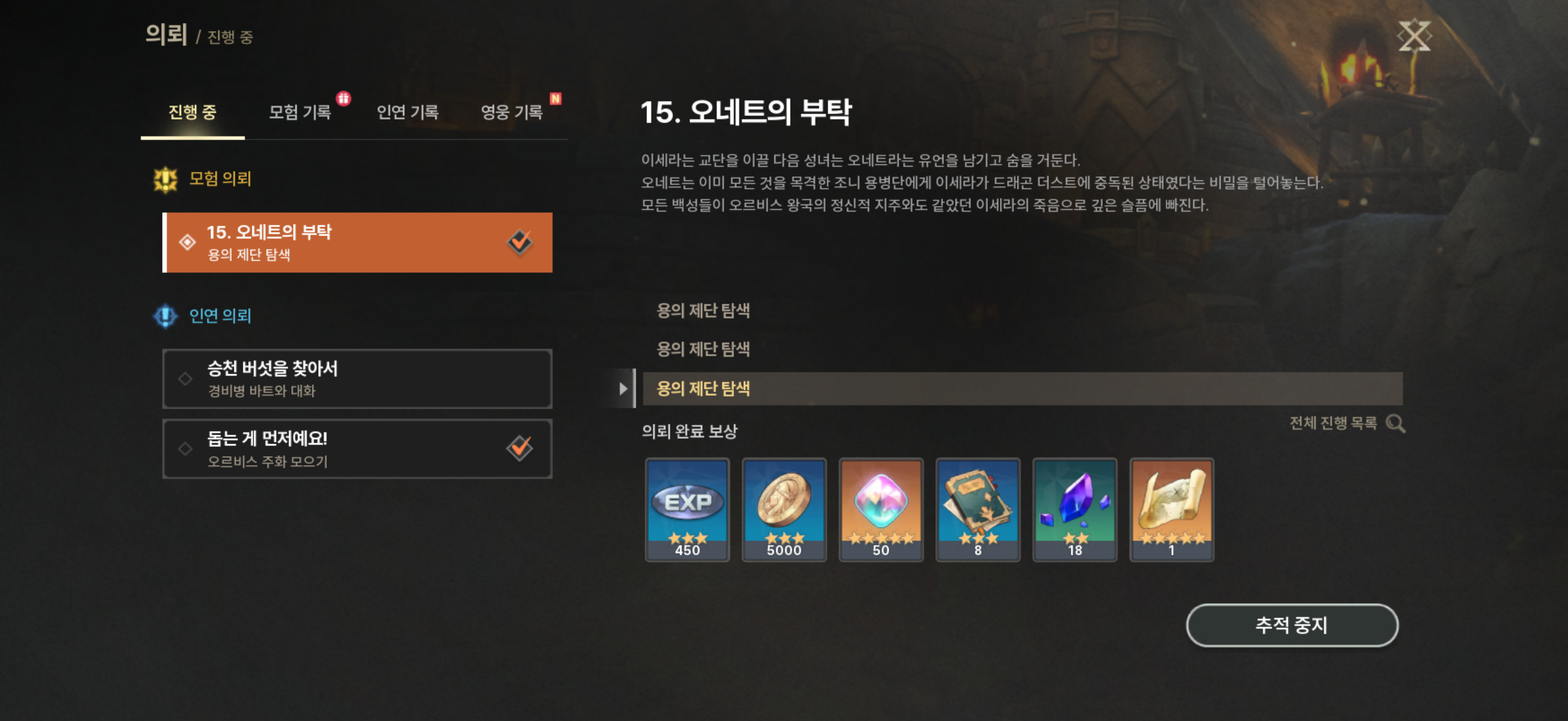Open the 전체 진행 목록 magnifier icon
Screen dimensions: 1568x721
click(1397, 424)
